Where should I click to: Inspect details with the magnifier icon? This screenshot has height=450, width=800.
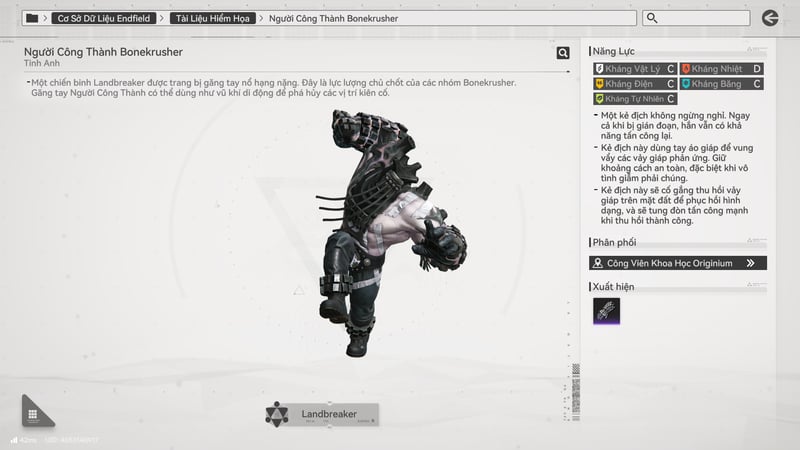pyautogui.click(x=563, y=53)
